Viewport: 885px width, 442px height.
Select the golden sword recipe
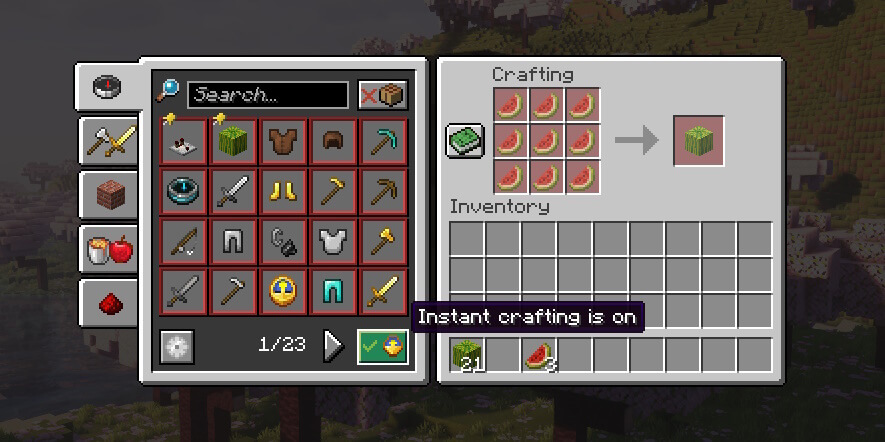pyautogui.click(x=383, y=292)
